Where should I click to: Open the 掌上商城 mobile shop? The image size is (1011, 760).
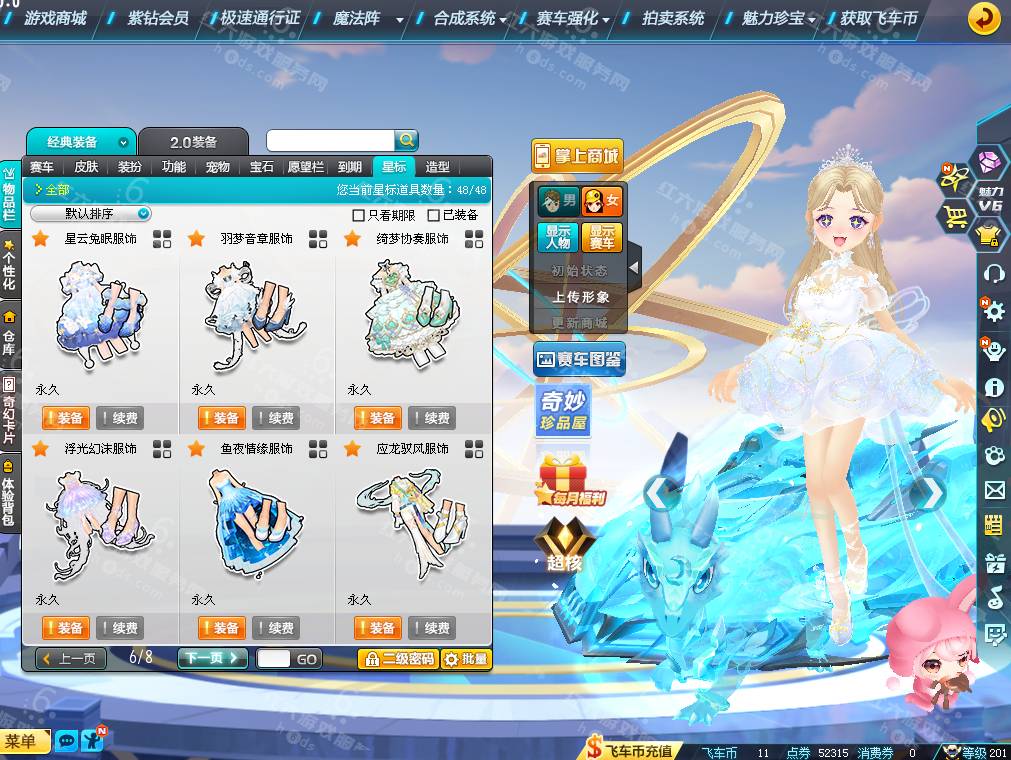(x=577, y=156)
